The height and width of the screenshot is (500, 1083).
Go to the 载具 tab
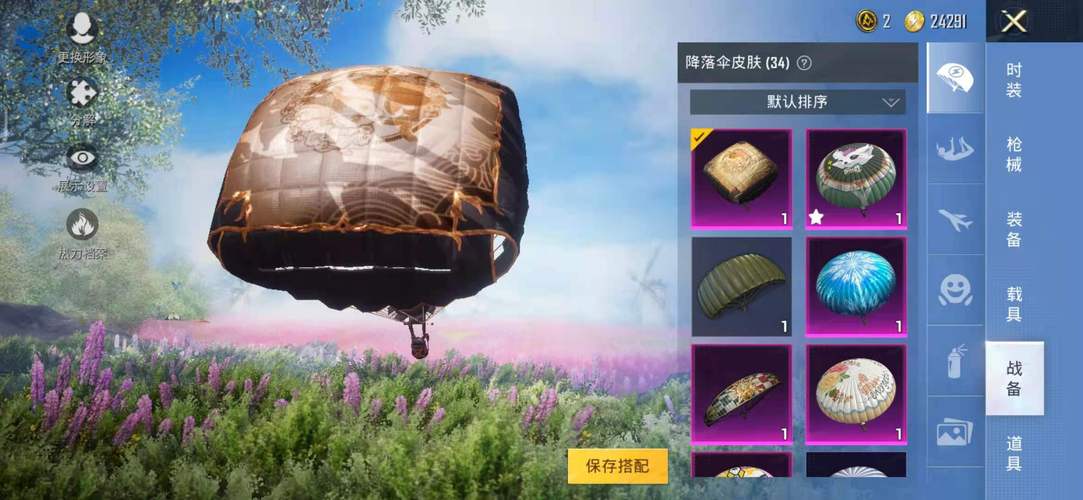[1014, 304]
